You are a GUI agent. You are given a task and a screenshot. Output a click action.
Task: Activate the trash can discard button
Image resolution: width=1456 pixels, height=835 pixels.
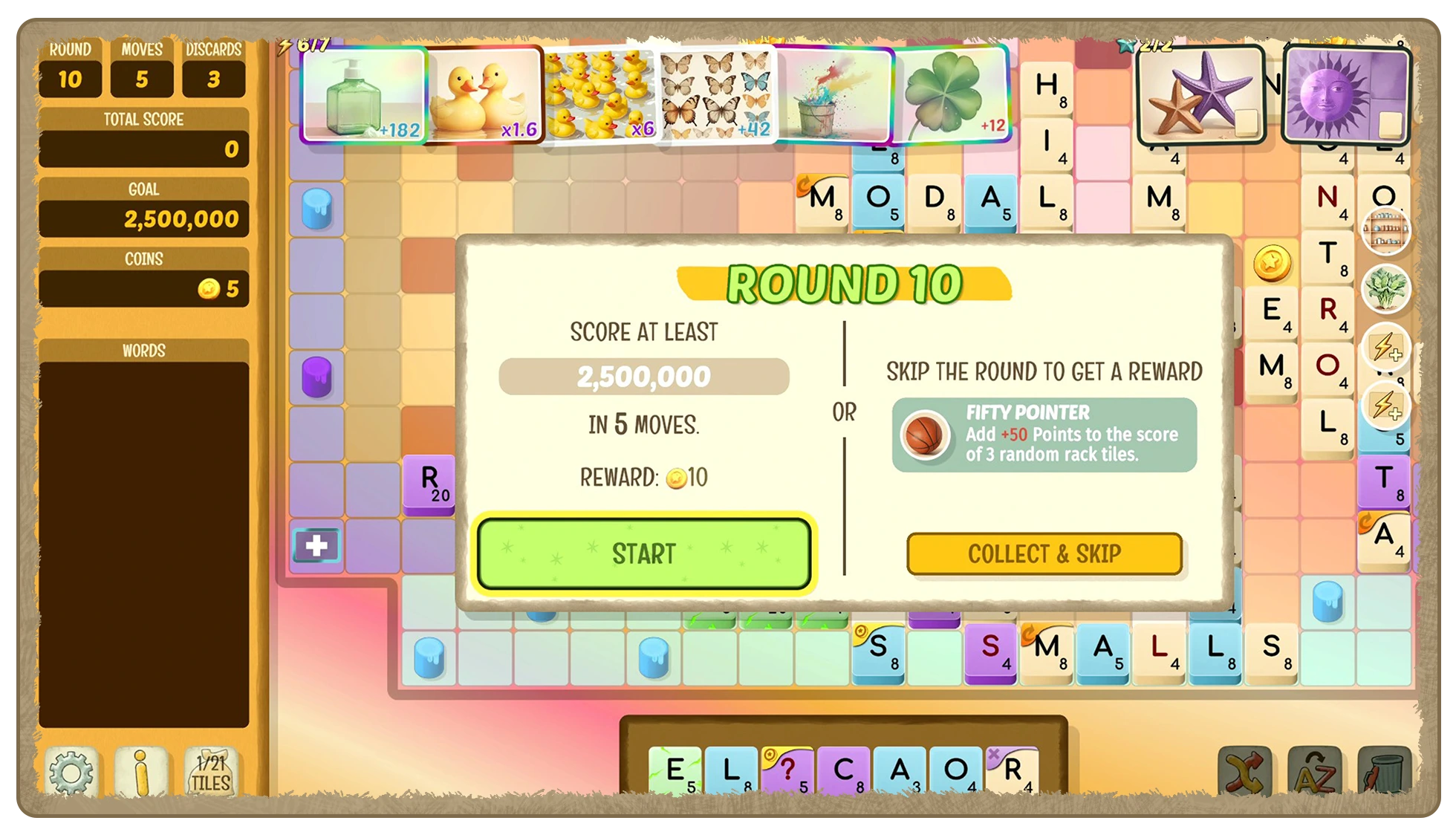(1383, 773)
